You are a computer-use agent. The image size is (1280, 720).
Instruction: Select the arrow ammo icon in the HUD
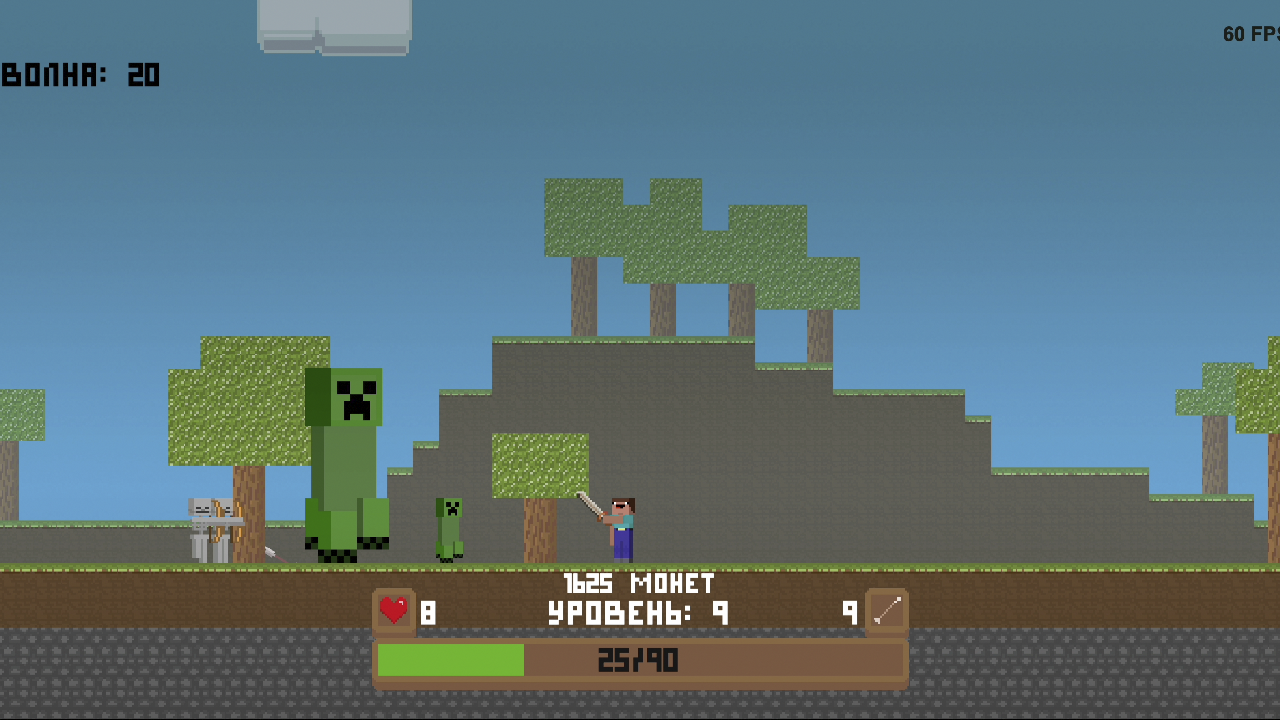pyautogui.click(x=886, y=611)
